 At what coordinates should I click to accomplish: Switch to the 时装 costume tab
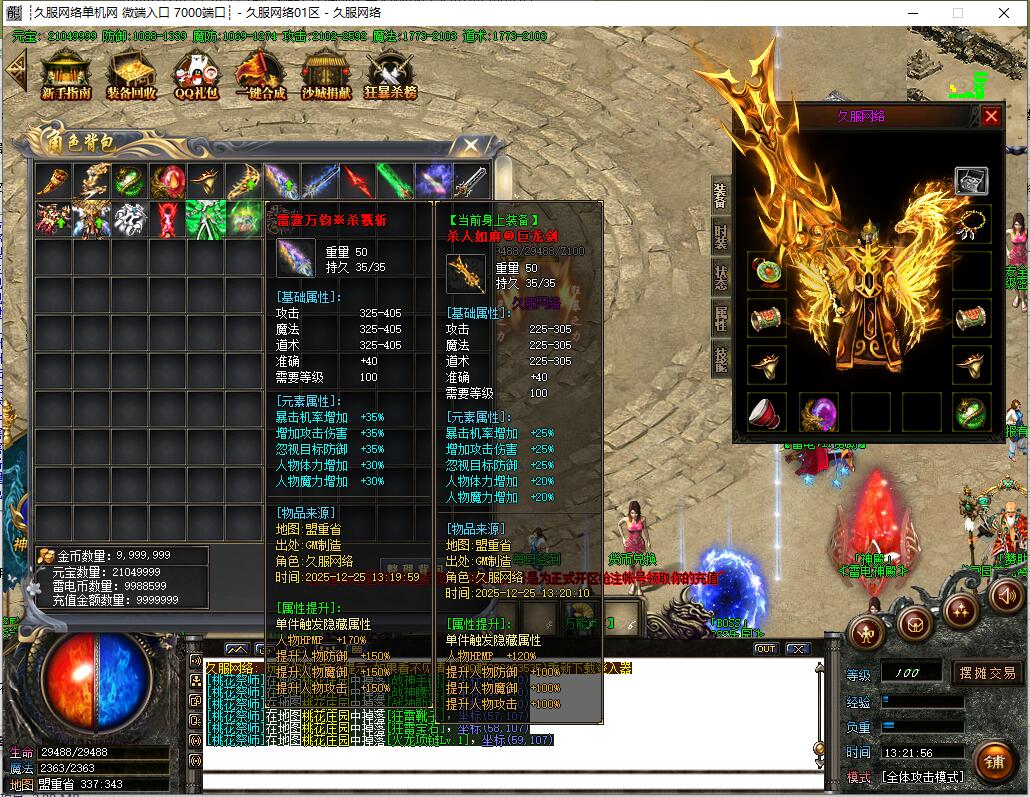click(x=720, y=237)
